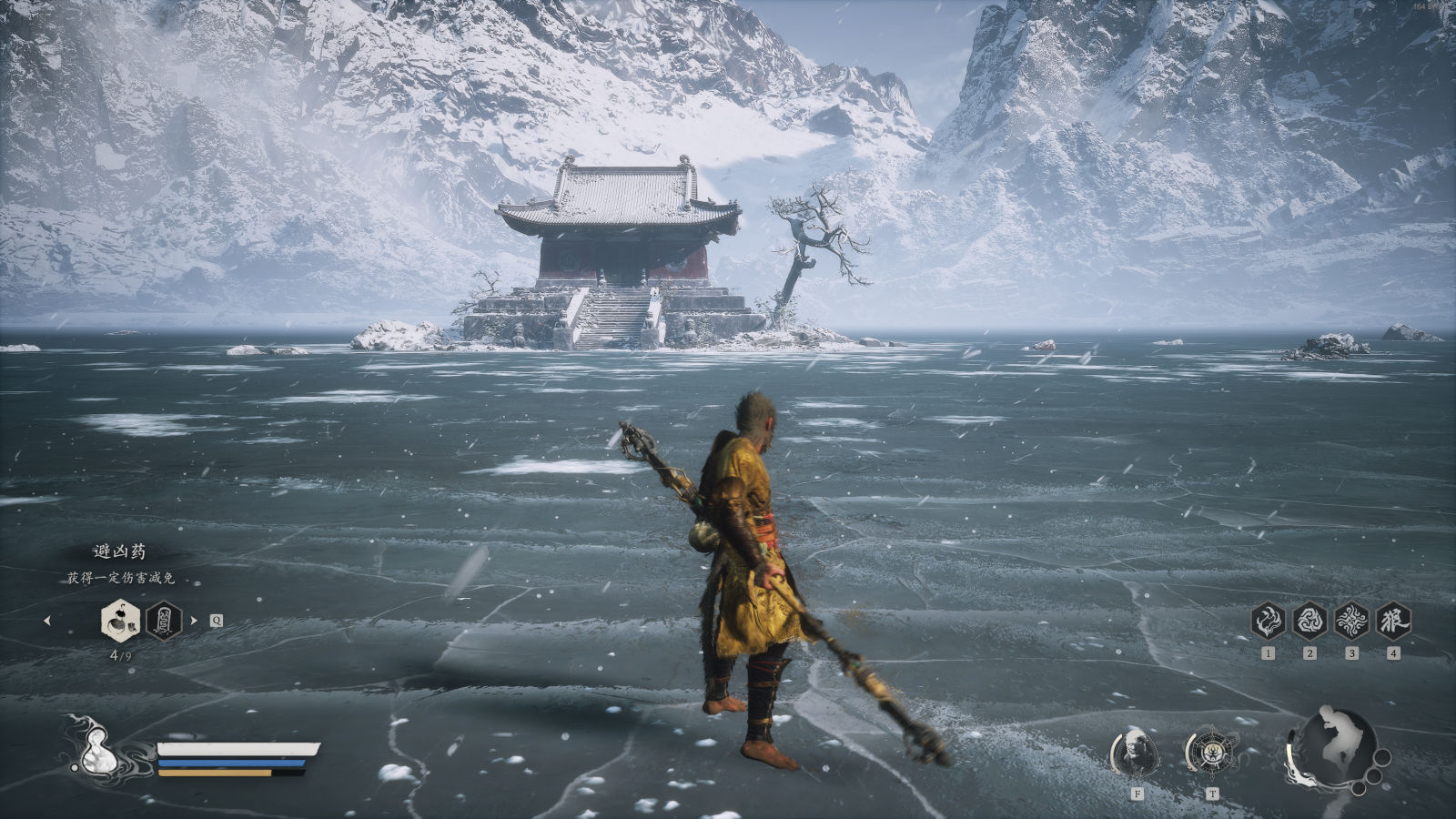
Task: Trigger the 狼 wolf transformation spell
Action: click(x=1393, y=621)
